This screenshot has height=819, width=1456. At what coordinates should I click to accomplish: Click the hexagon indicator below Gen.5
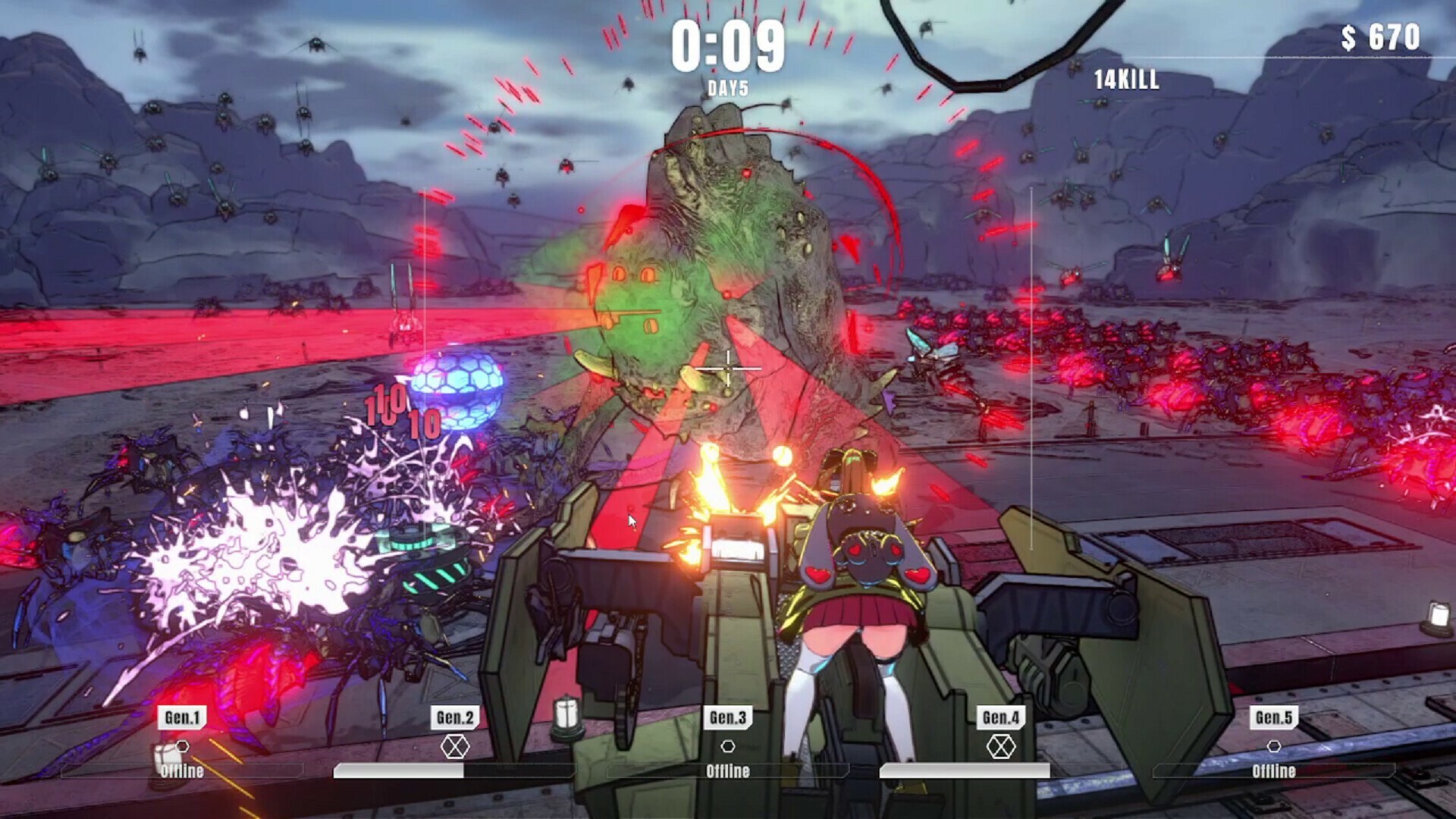pyautogui.click(x=1273, y=747)
